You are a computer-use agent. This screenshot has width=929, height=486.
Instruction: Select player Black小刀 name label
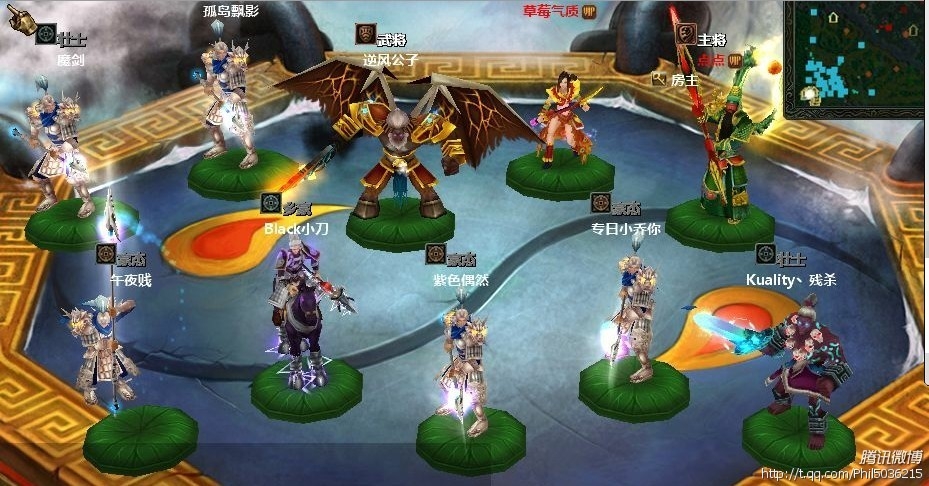[289, 228]
